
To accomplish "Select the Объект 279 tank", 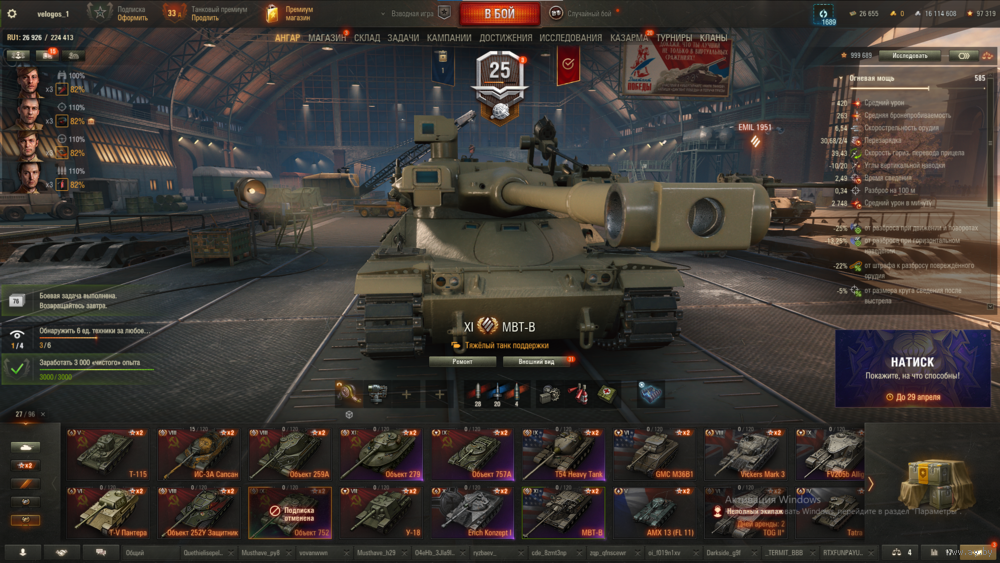I will pyautogui.click(x=381, y=454).
